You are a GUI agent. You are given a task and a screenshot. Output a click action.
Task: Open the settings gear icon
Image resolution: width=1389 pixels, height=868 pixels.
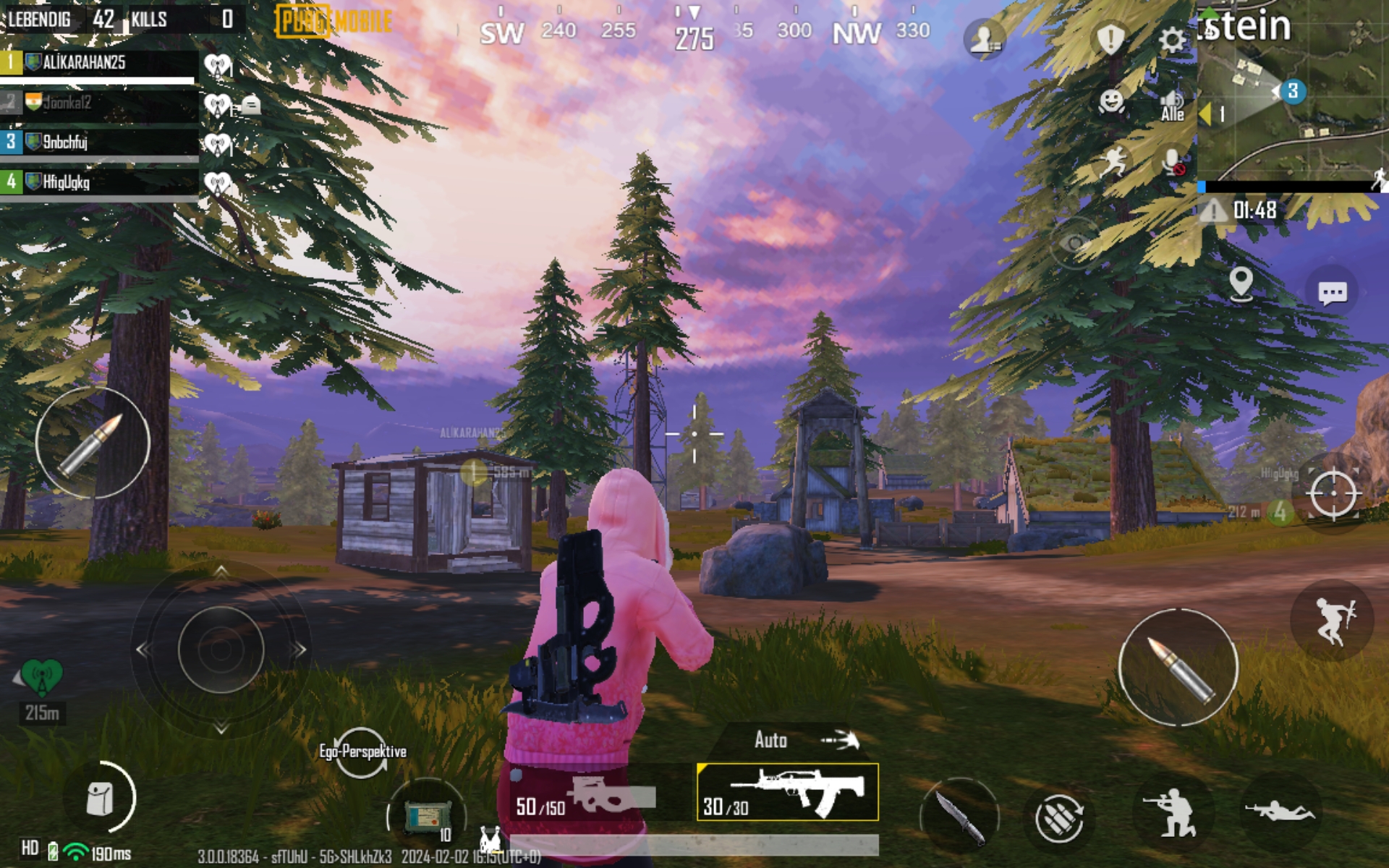tap(1171, 39)
